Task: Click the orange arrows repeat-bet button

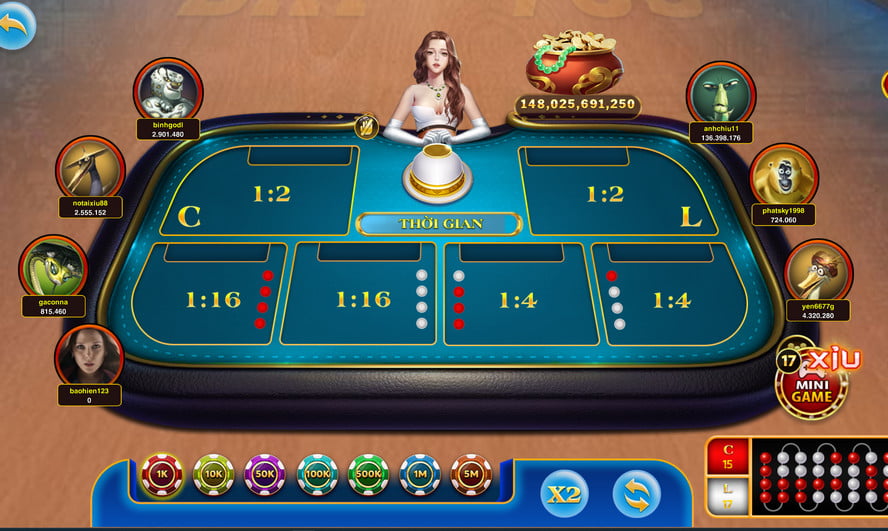Action: pos(636,494)
